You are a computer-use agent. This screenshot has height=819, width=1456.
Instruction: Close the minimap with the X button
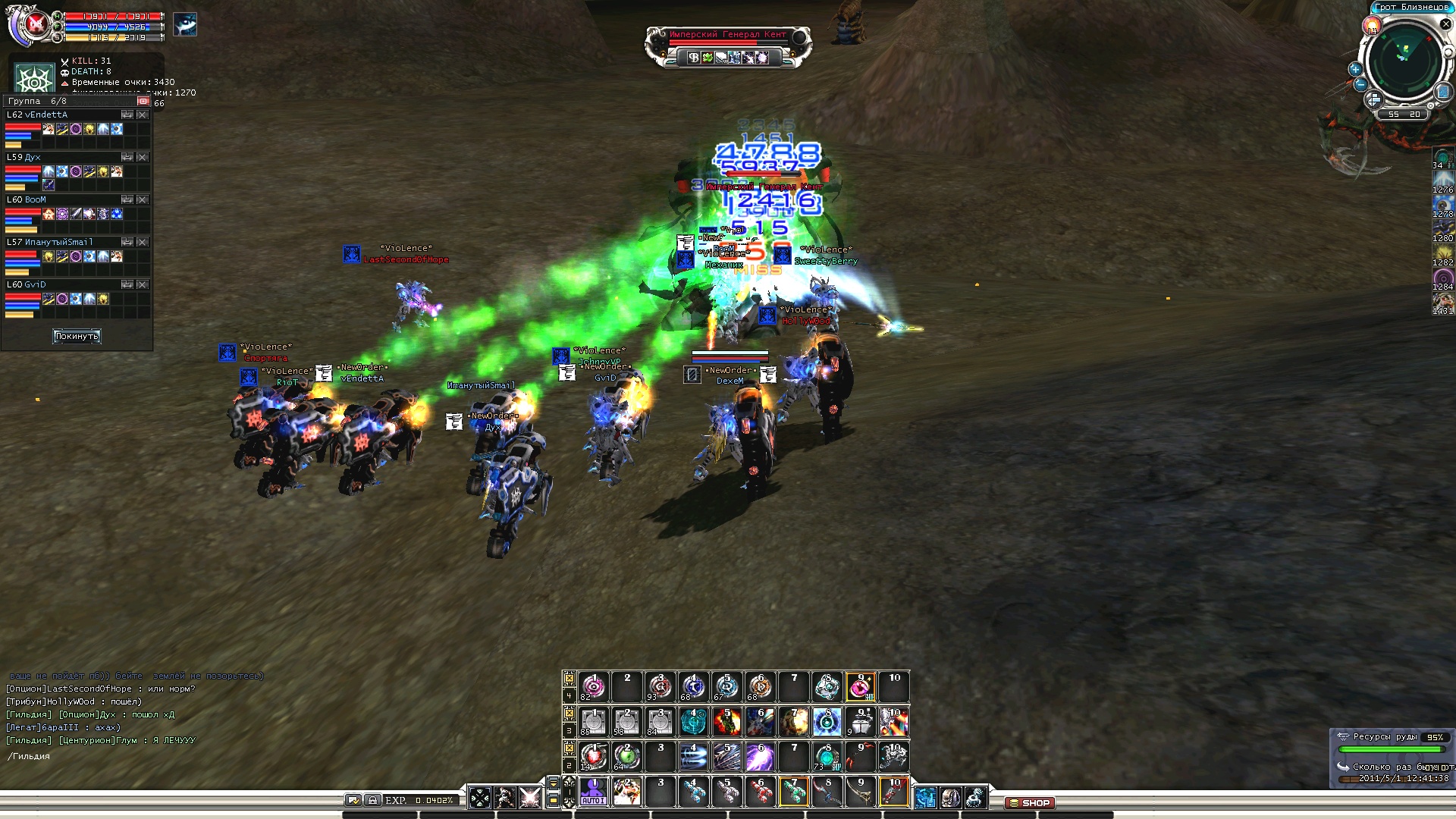click(x=1445, y=24)
